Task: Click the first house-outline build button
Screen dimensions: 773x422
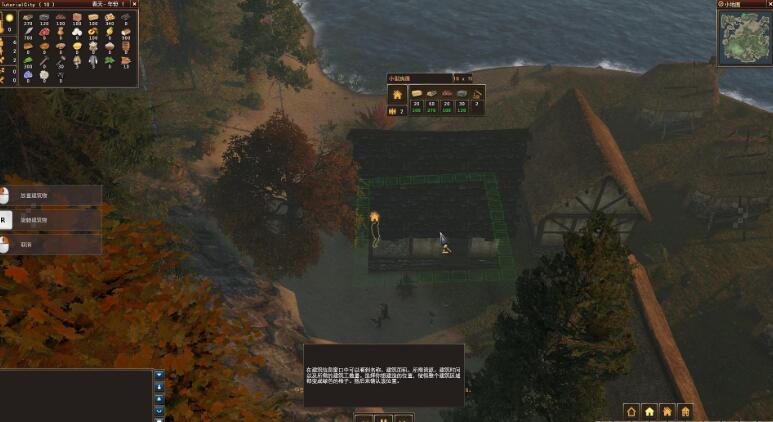Action: [631, 410]
